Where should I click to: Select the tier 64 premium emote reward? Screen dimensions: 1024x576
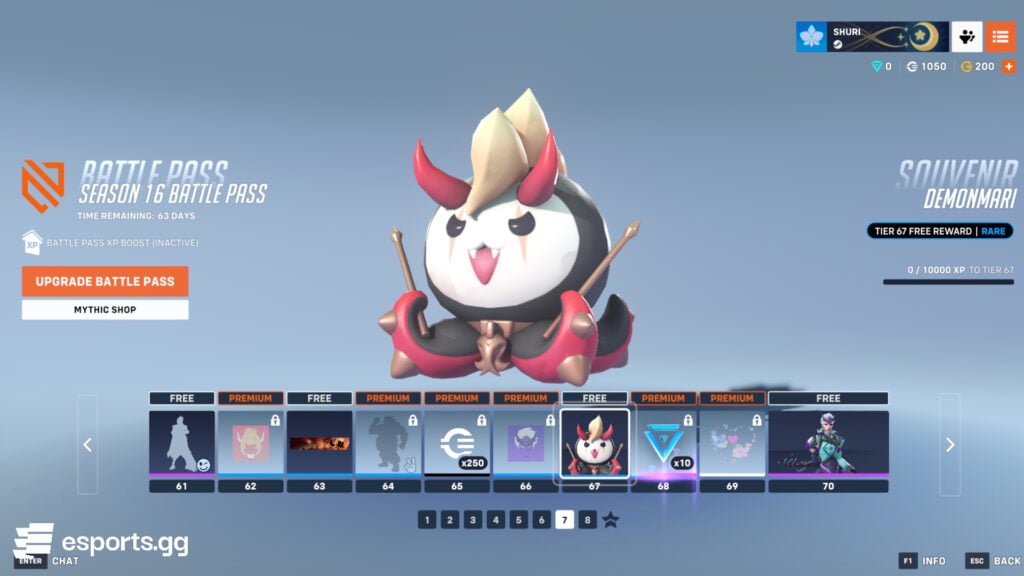click(388, 441)
